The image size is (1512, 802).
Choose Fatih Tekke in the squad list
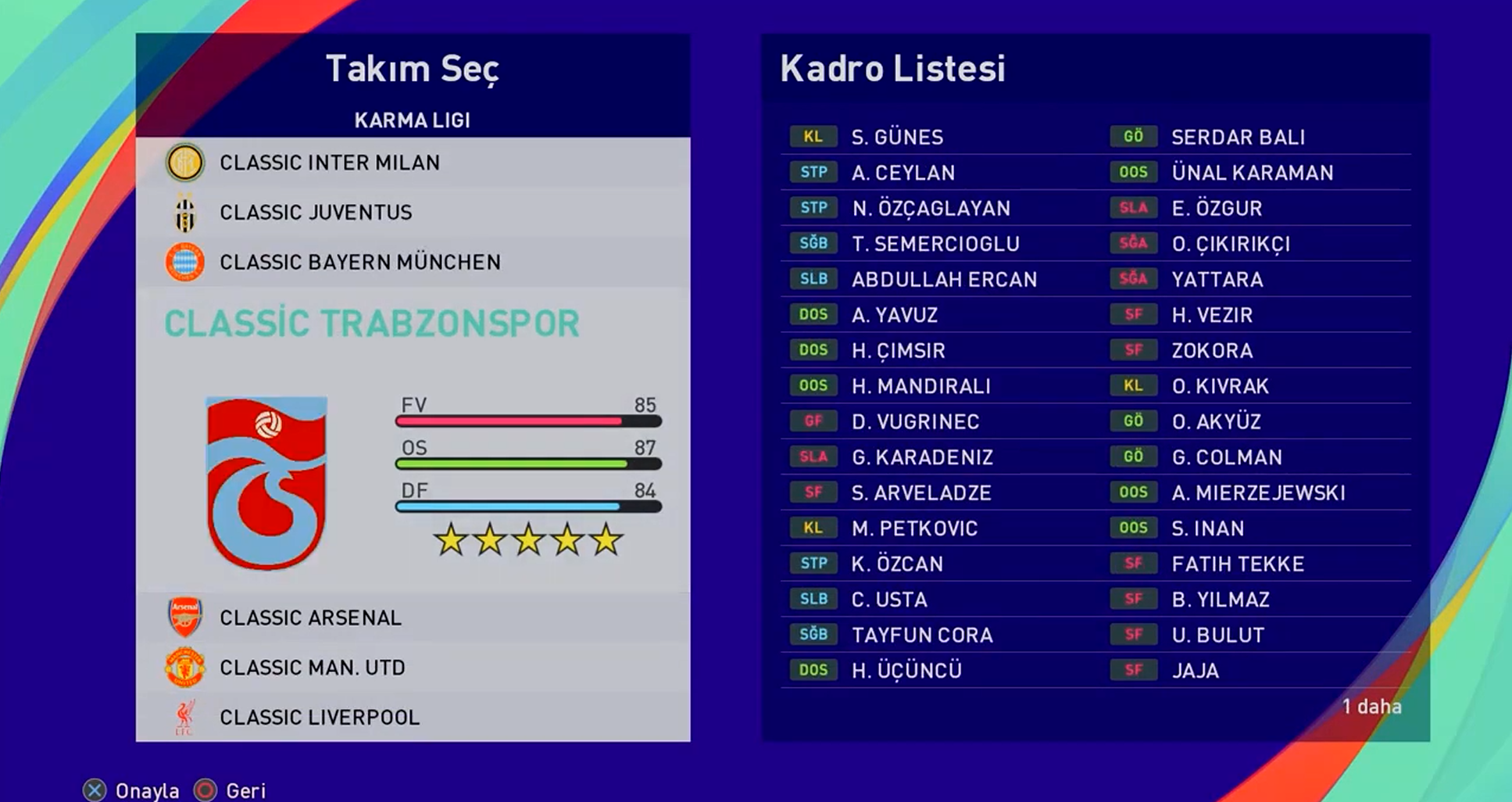click(1238, 564)
